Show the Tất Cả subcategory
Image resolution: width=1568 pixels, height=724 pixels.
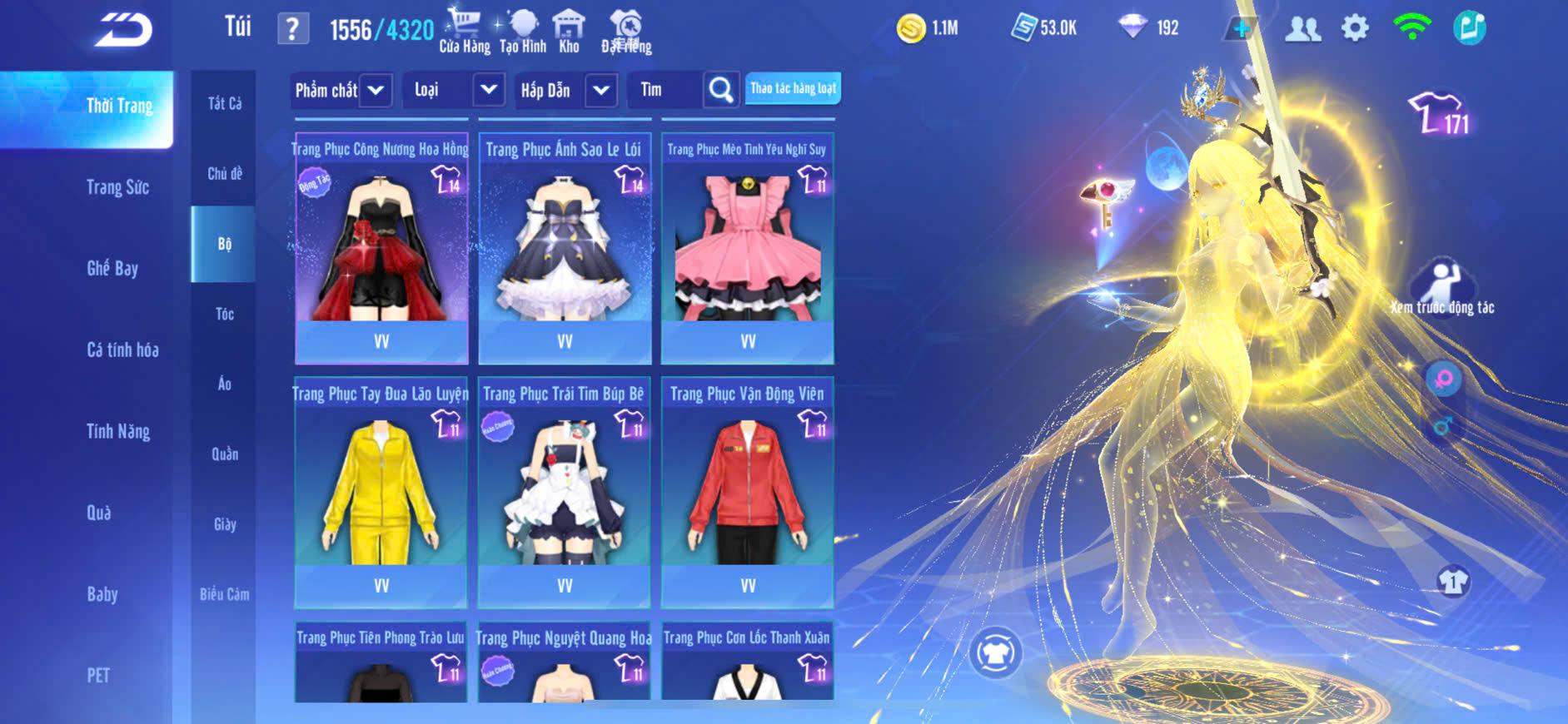pos(224,103)
